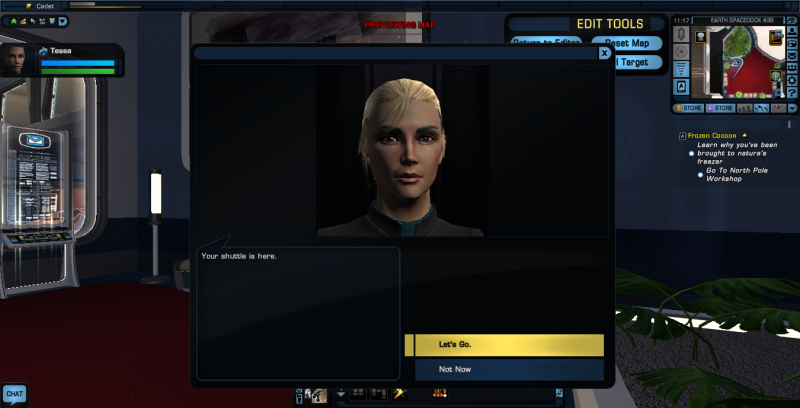Open the gold Store button under minimap
The image size is (800, 408).
[x=687, y=107]
